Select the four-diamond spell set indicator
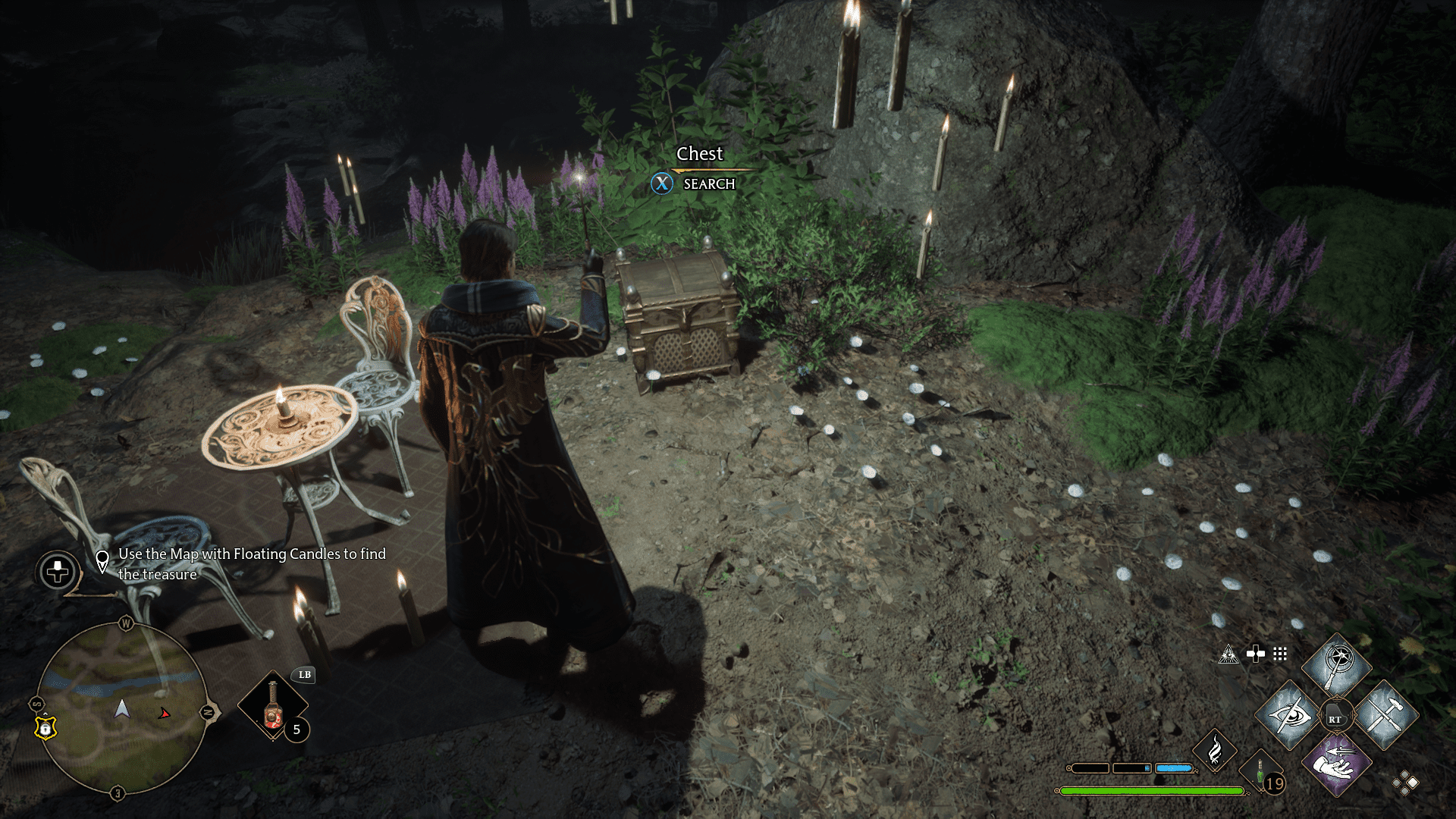The image size is (1456, 819). click(1405, 783)
